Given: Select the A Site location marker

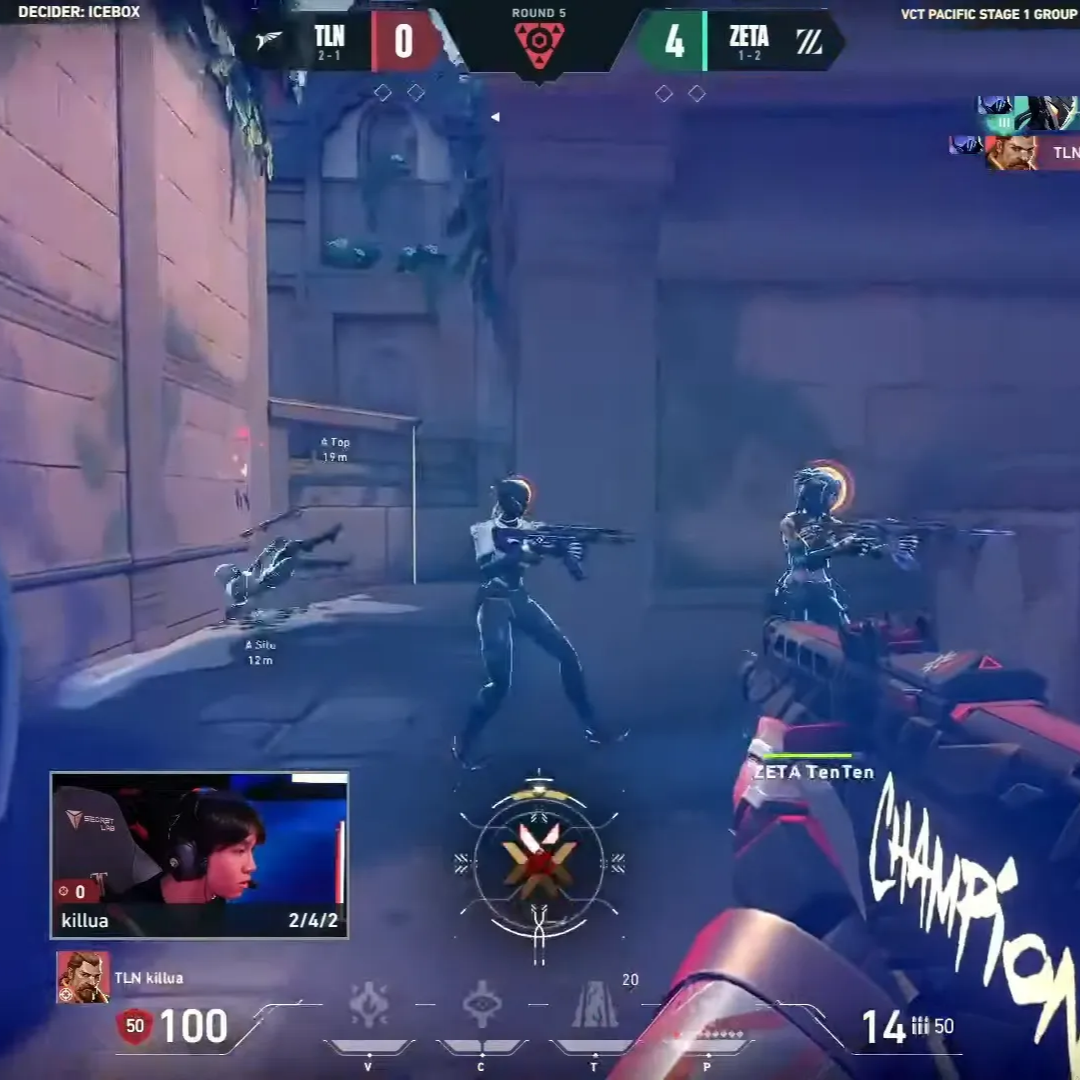Looking at the screenshot, I should pyautogui.click(x=260, y=652).
